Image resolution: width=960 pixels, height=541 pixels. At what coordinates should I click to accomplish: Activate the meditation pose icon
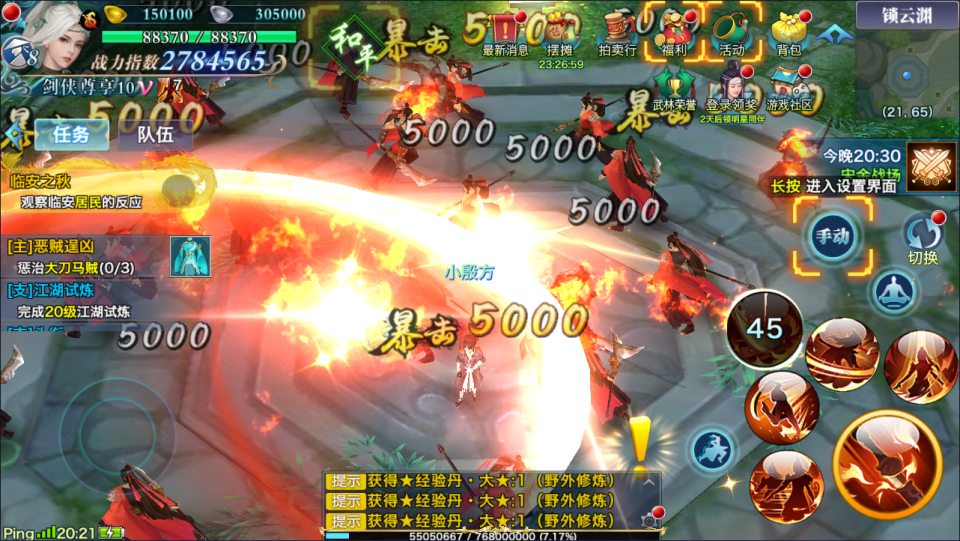click(893, 293)
